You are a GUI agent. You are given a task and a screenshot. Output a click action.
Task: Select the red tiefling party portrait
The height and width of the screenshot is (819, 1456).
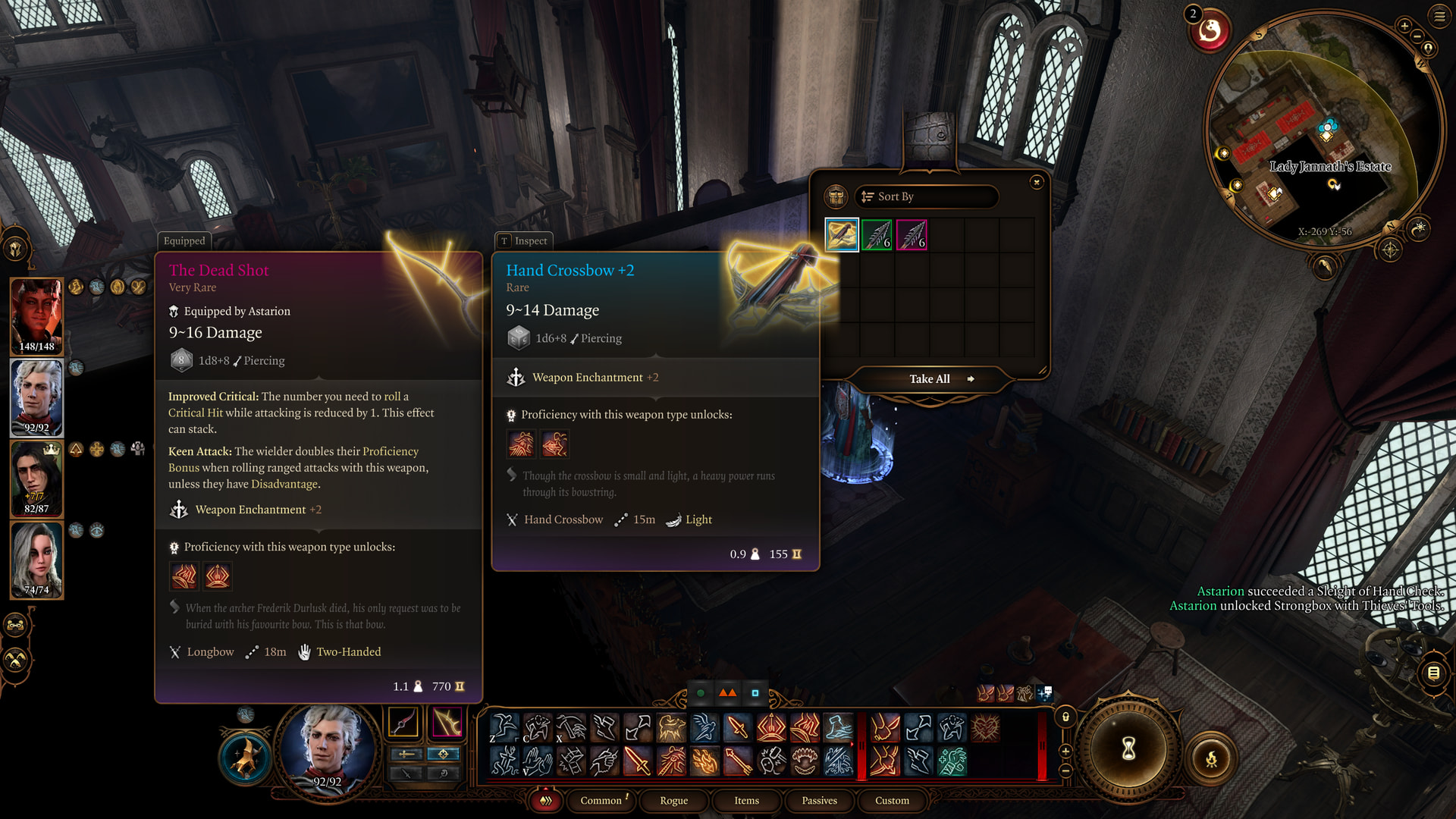pos(36,316)
